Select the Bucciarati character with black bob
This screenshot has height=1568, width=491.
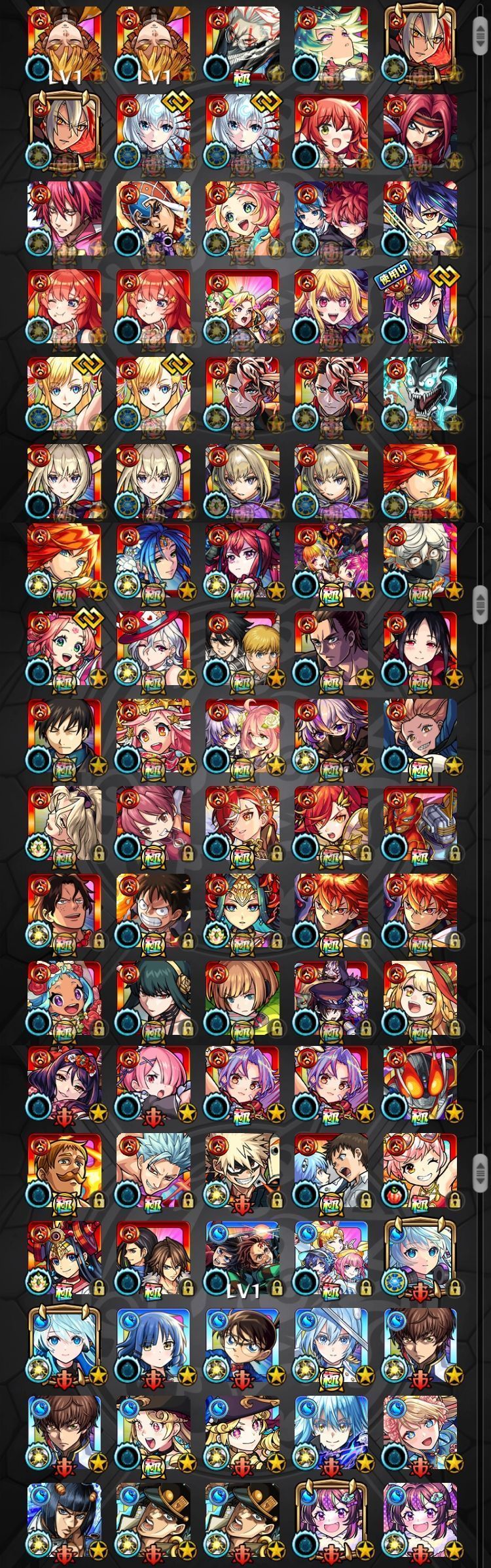(x=65, y=1521)
